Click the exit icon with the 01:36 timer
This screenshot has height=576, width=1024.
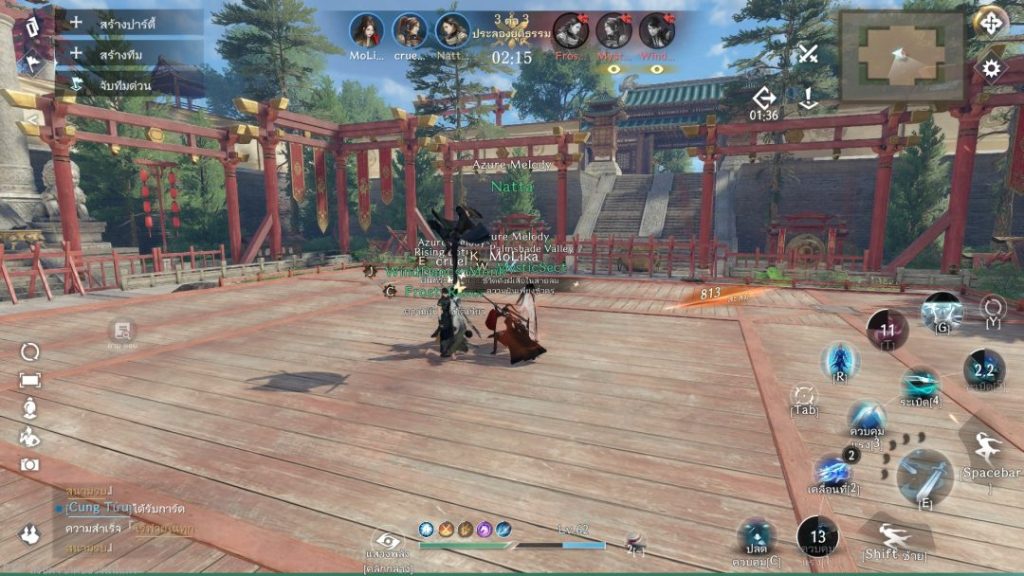tap(765, 98)
